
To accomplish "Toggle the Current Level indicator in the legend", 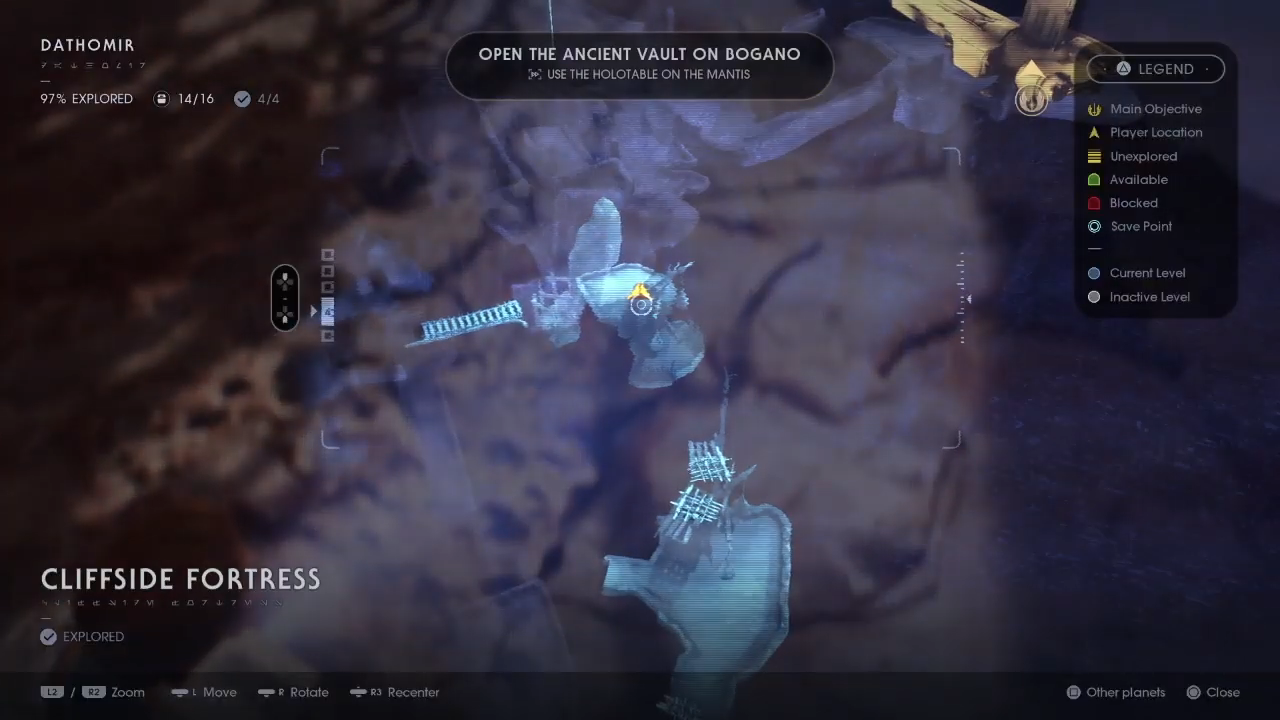I will point(1094,273).
